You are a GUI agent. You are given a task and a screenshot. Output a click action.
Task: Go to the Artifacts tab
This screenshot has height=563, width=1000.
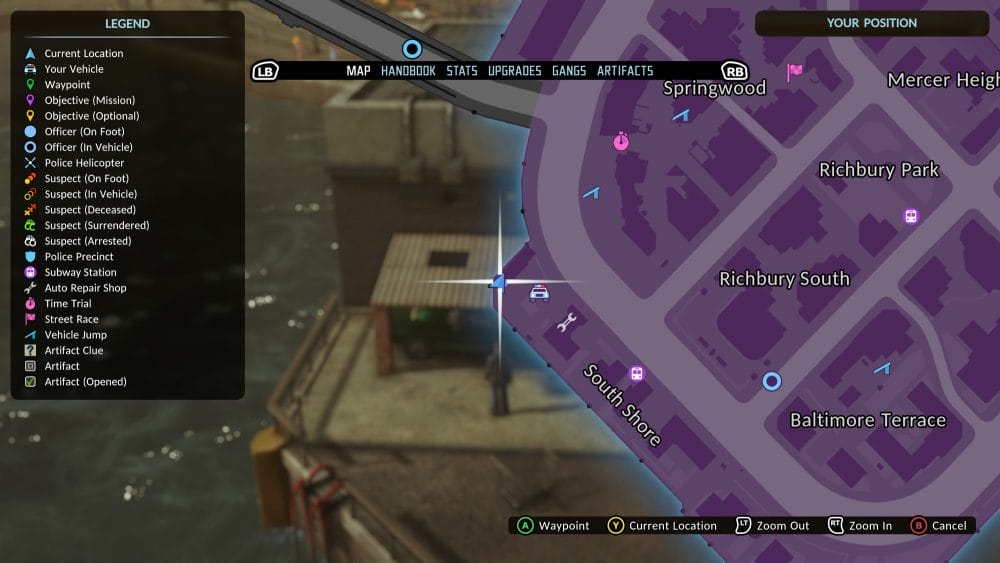[x=625, y=71]
